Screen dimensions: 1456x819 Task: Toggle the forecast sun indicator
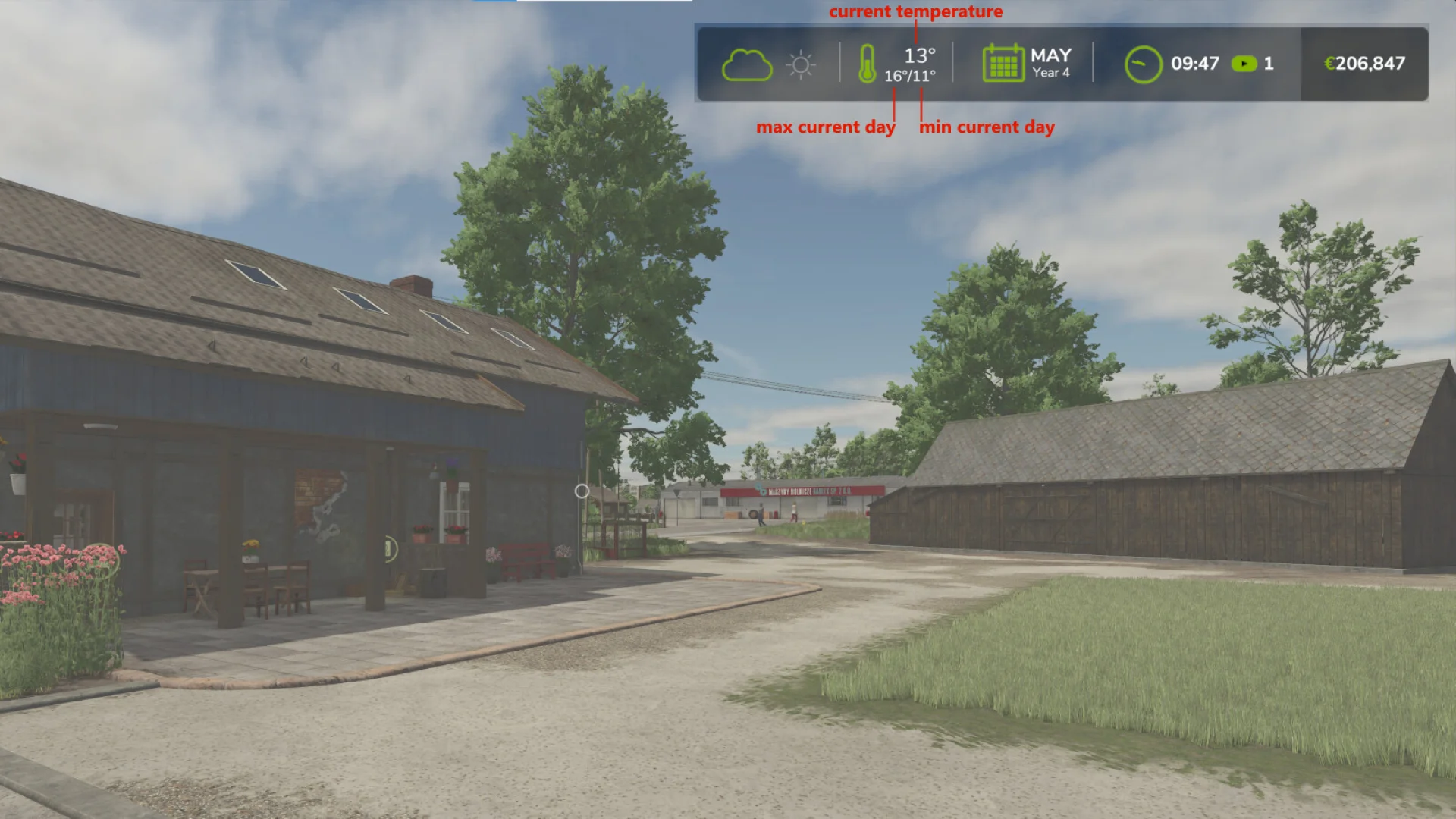[x=800, y=65]
